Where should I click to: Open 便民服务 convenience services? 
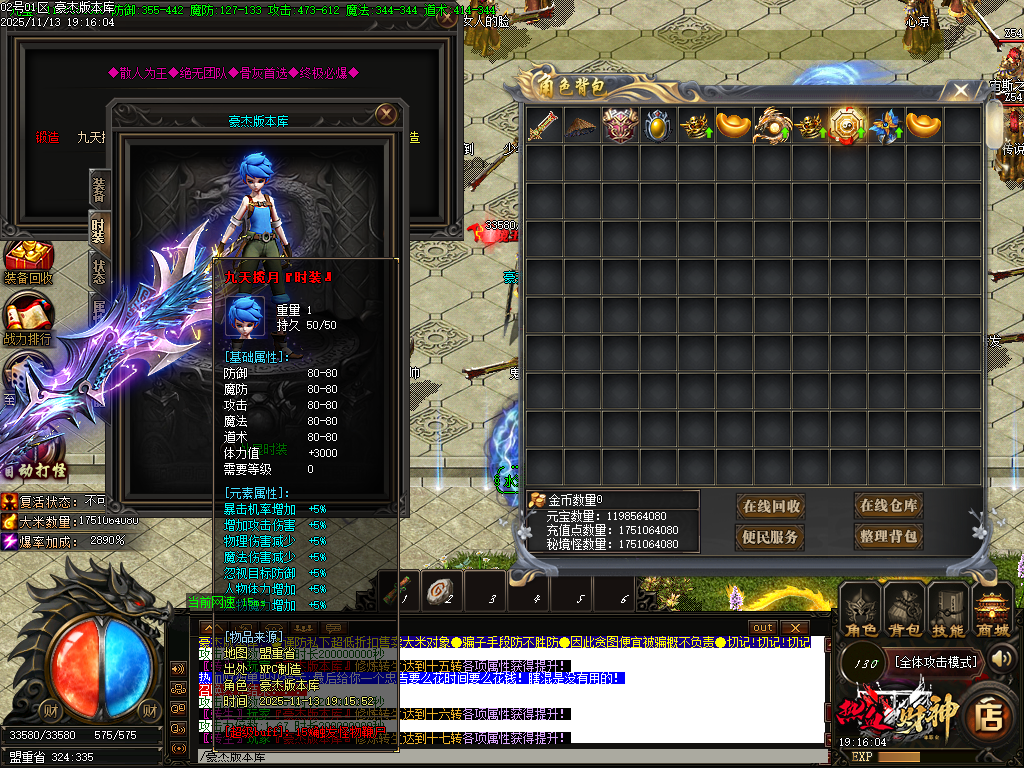click(771, 537)
